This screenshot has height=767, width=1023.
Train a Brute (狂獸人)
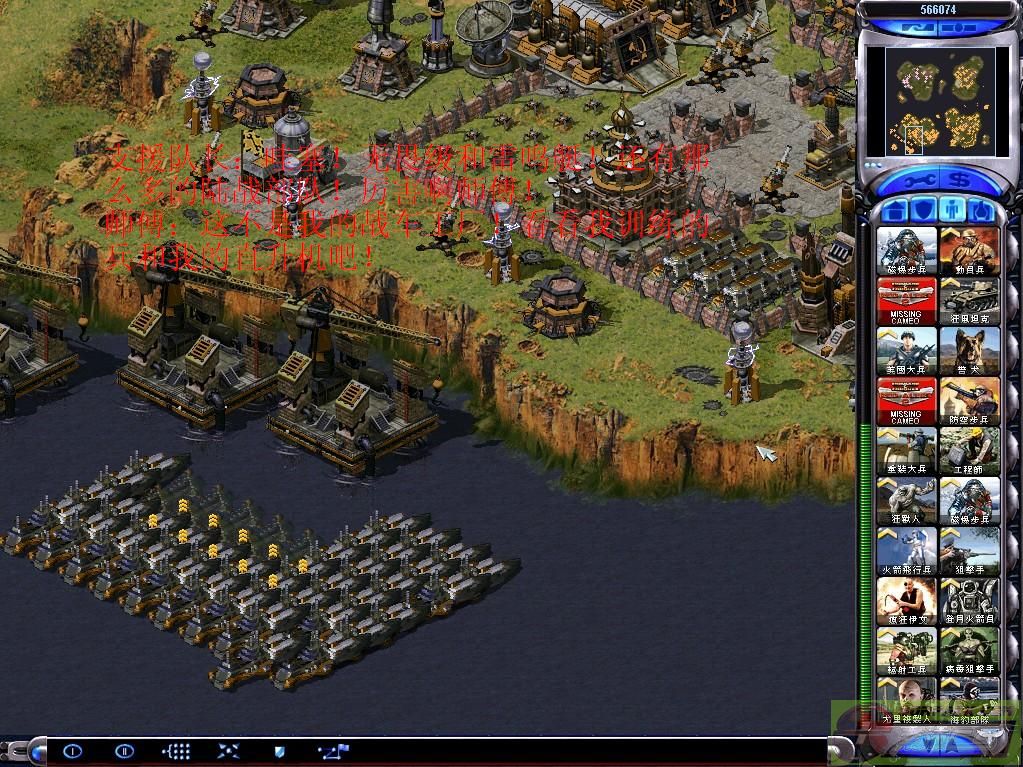coord(908,501)
